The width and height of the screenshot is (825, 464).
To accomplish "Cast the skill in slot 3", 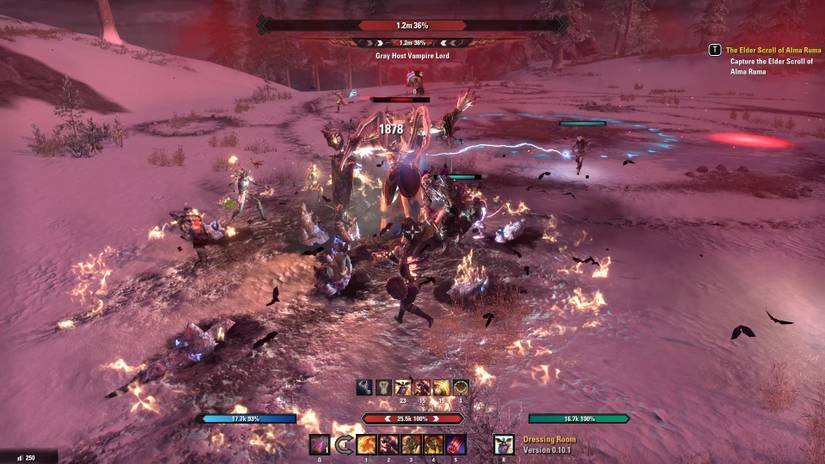I will click(411, 445).
